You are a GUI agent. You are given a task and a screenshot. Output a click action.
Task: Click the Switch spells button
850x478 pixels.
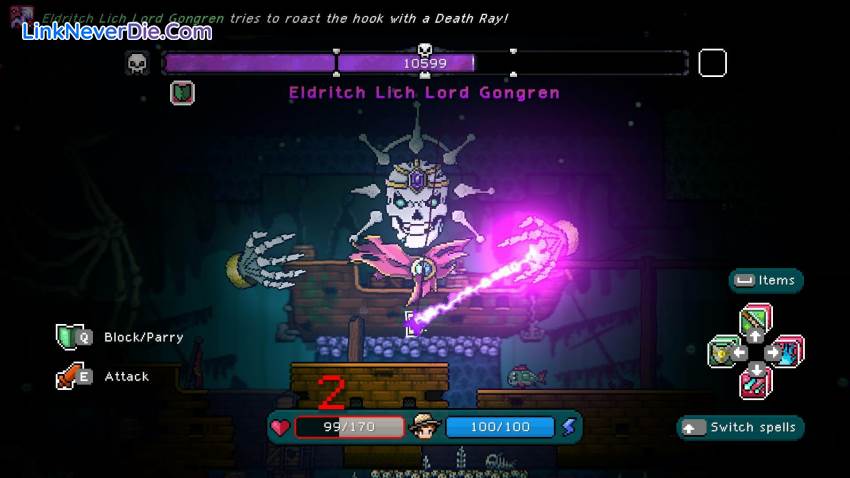[x=740, y=428]
